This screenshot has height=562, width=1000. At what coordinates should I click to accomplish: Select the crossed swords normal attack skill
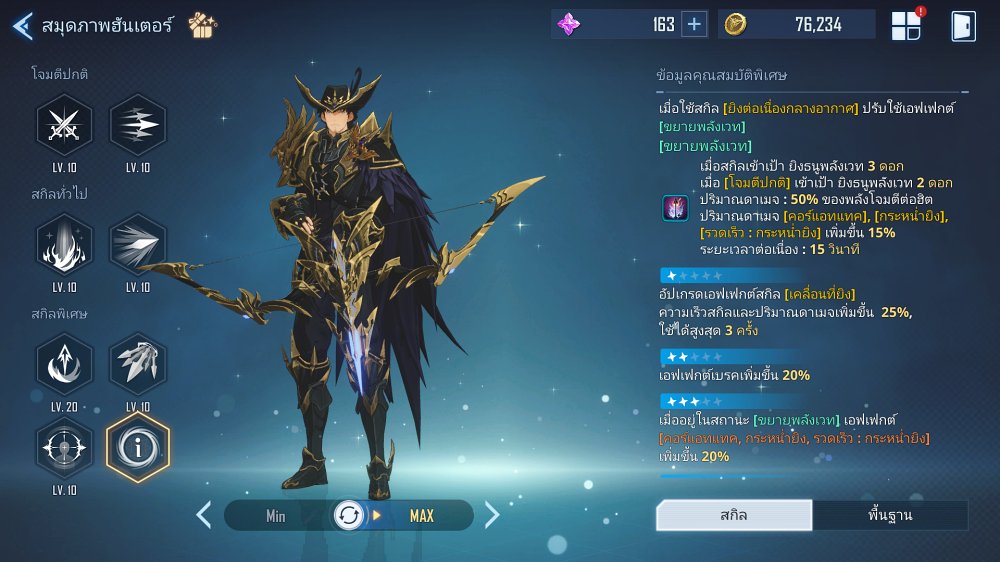click(x=64, y=125)
